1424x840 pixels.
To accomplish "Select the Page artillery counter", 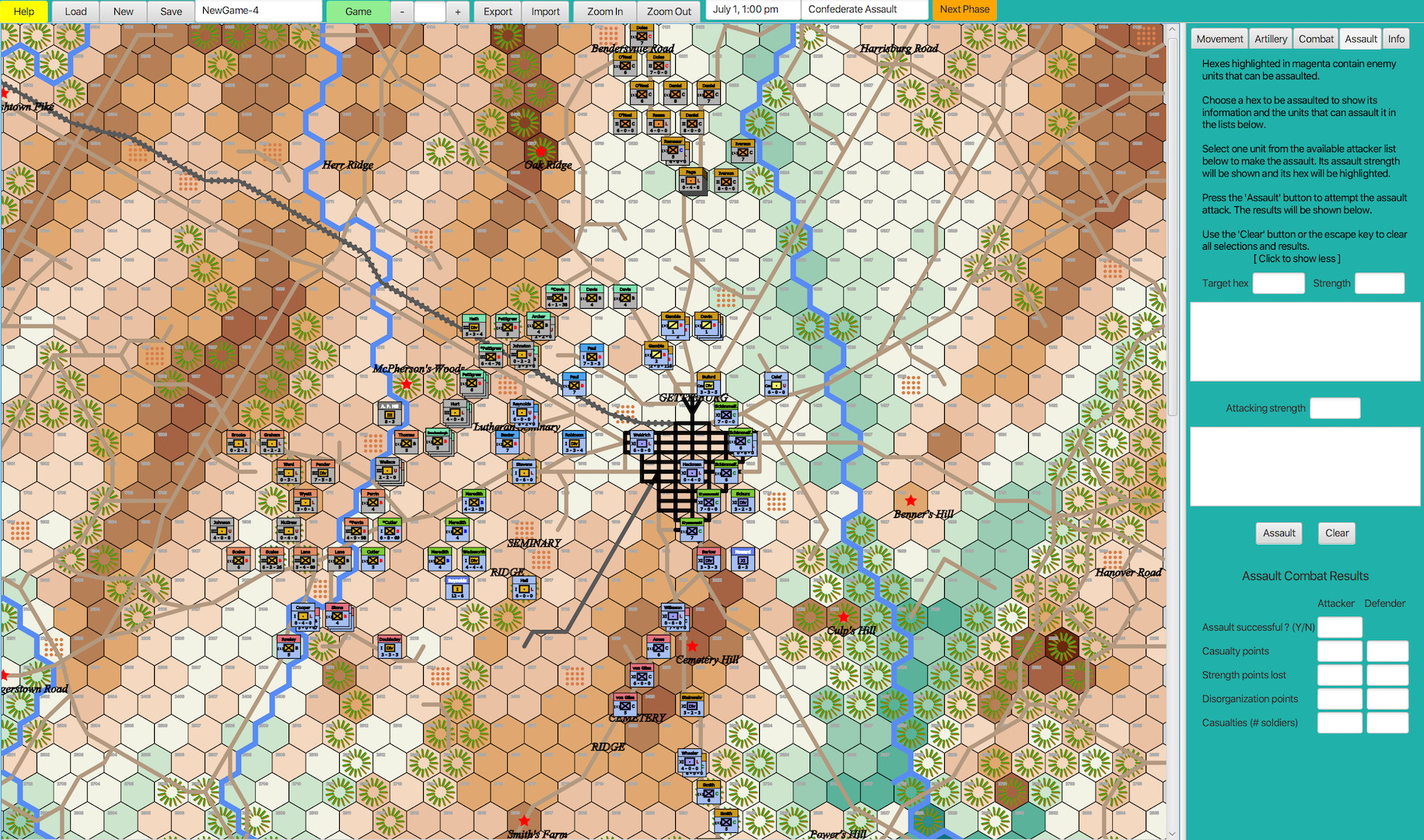I will [691, 179].
